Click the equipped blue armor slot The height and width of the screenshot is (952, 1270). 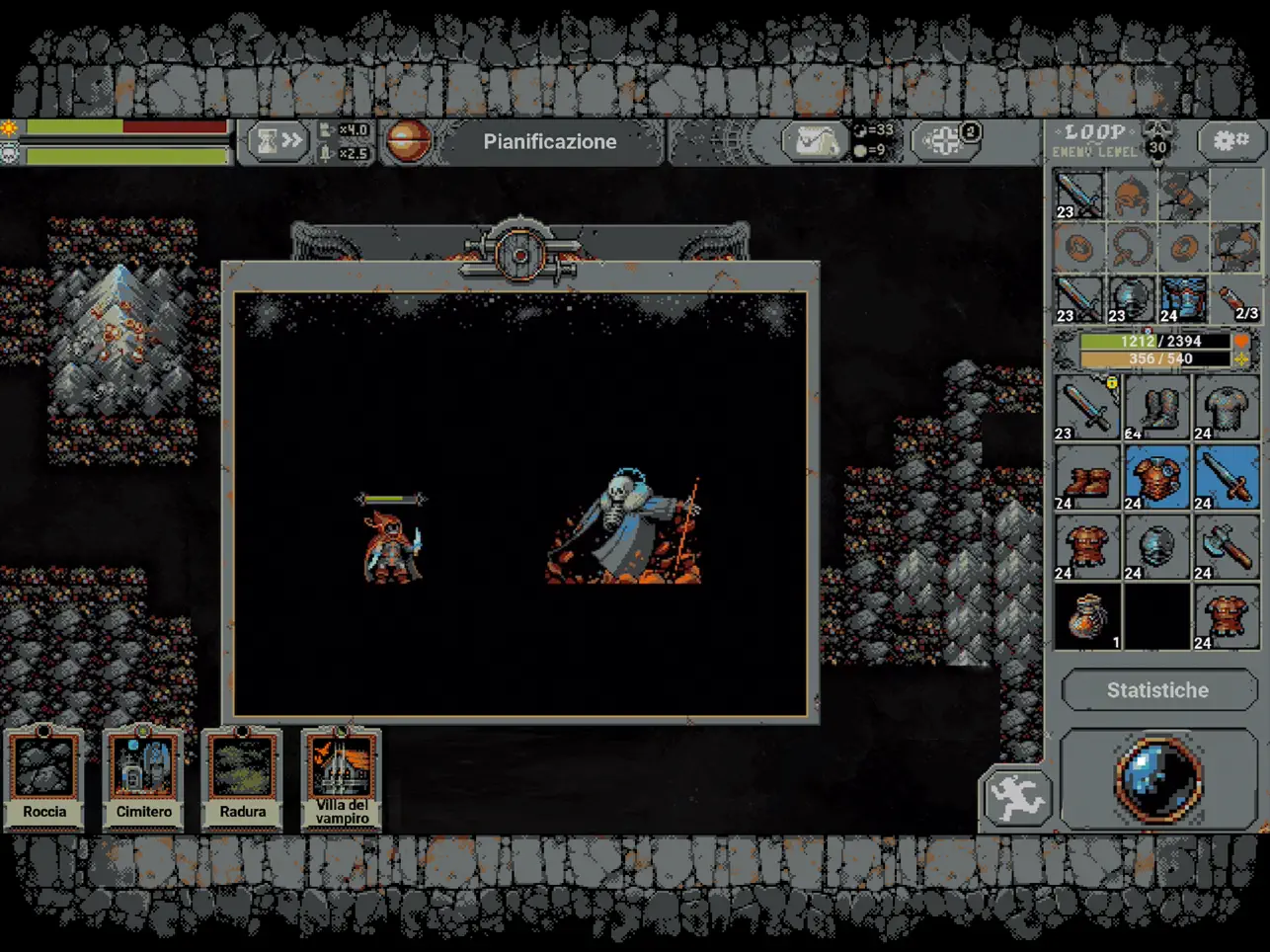(1182, 299)
